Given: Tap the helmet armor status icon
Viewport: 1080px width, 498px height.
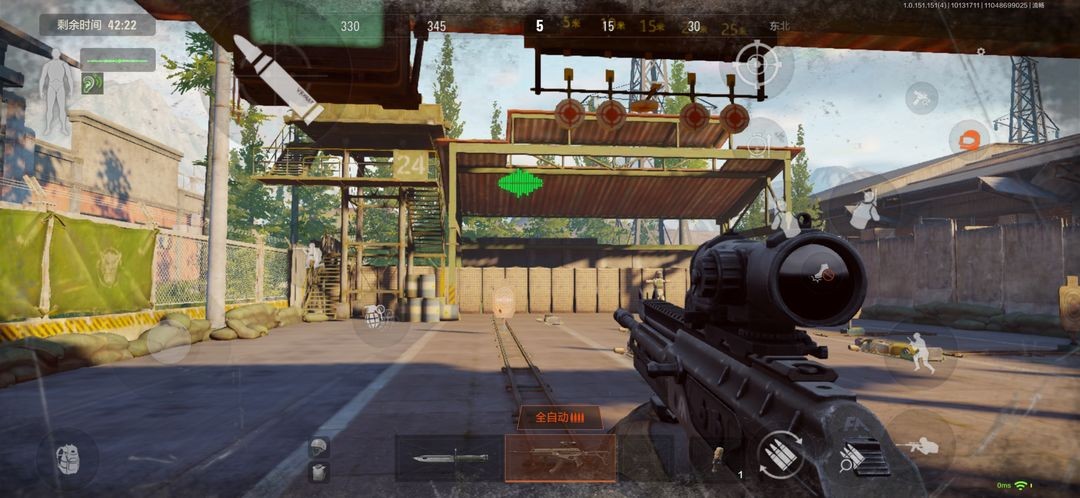Looking at the screenshot, I should tap(319, 447).
